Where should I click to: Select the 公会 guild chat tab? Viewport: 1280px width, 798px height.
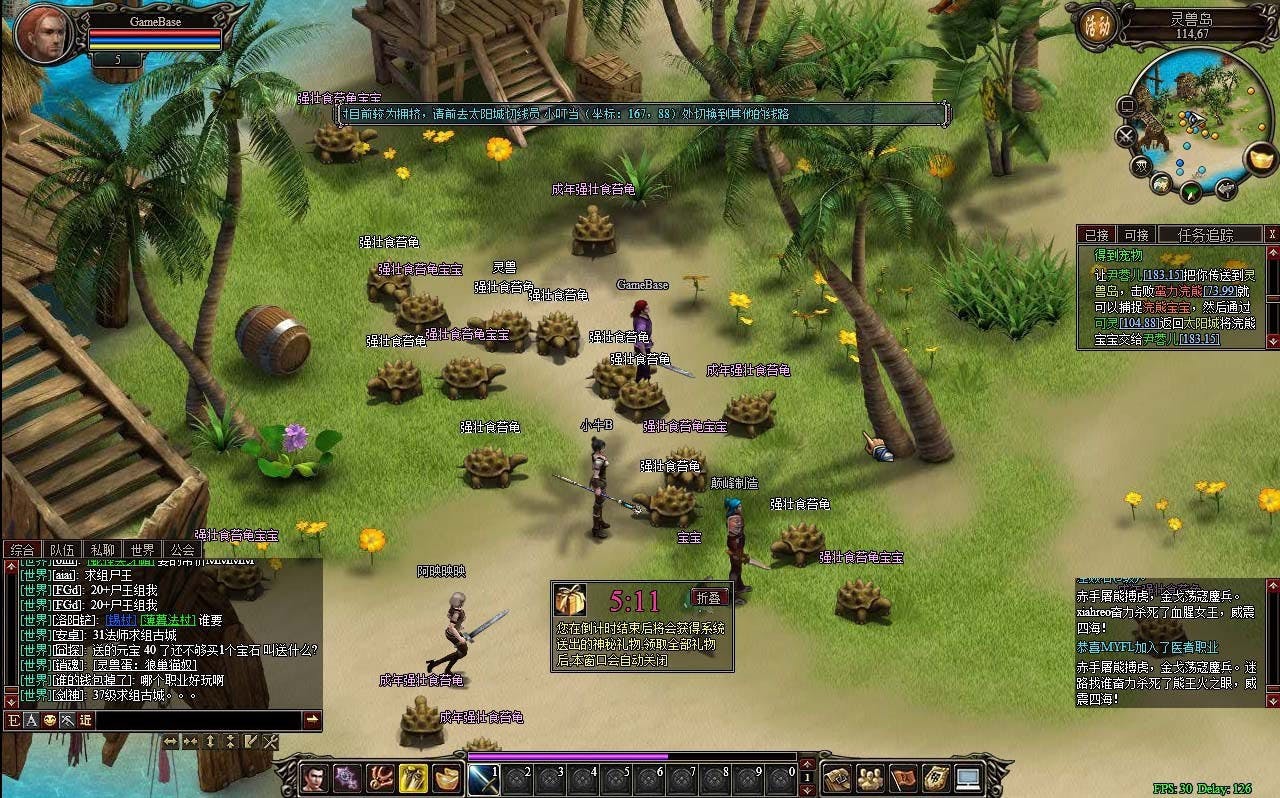click(181, 550)
